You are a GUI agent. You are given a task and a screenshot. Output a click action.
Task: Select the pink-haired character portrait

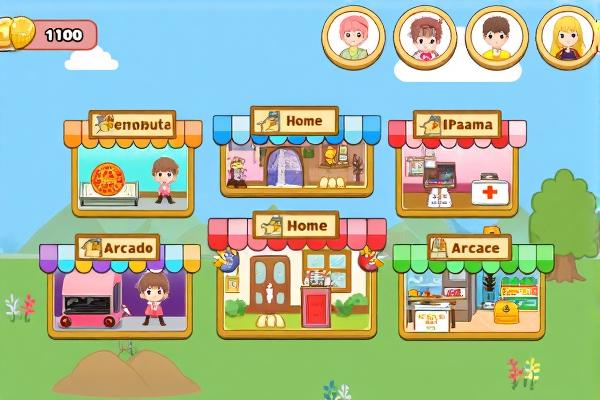[x=353, y=37]
